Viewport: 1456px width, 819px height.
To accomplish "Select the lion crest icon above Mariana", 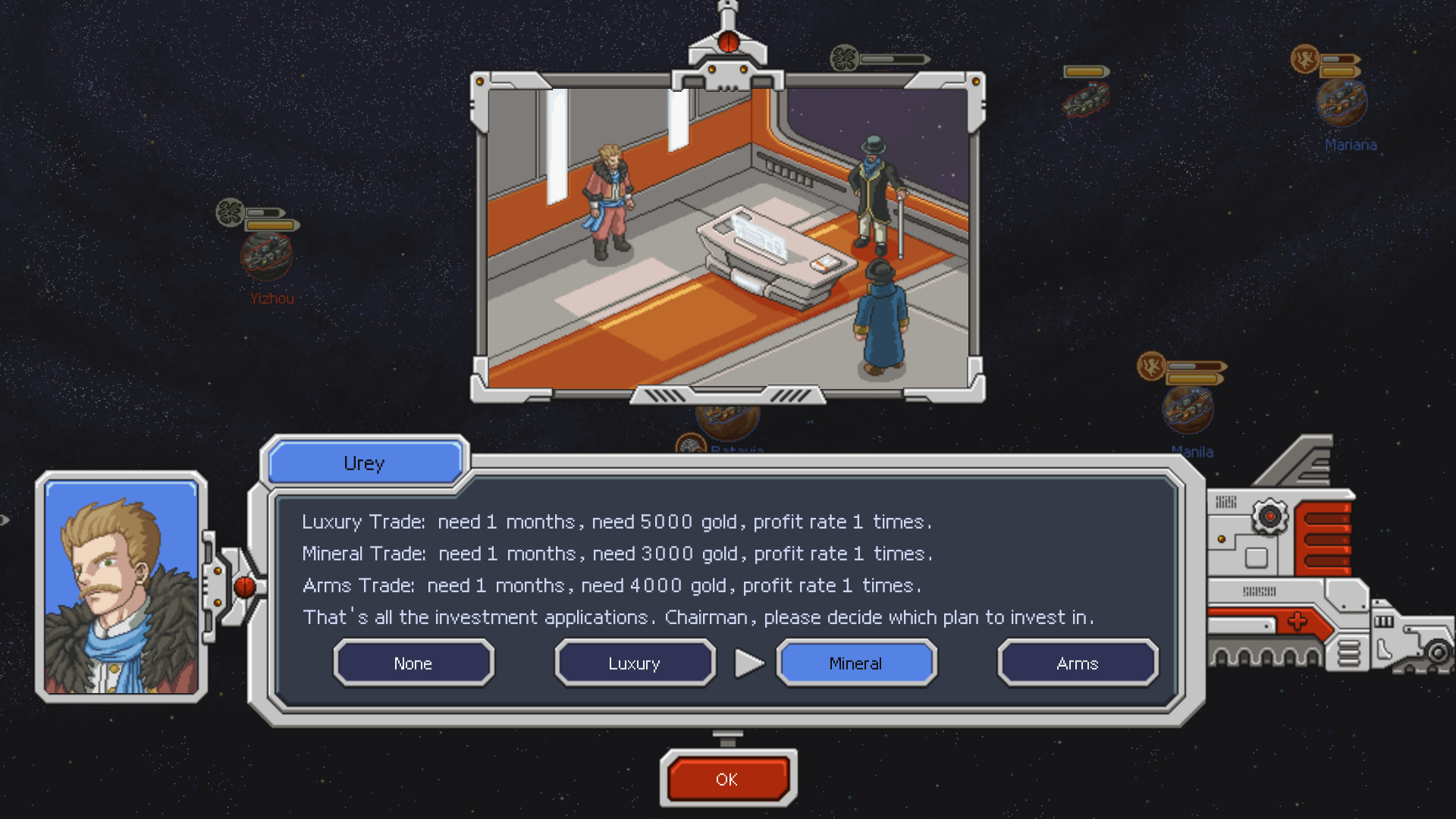I will point(1305,58).
